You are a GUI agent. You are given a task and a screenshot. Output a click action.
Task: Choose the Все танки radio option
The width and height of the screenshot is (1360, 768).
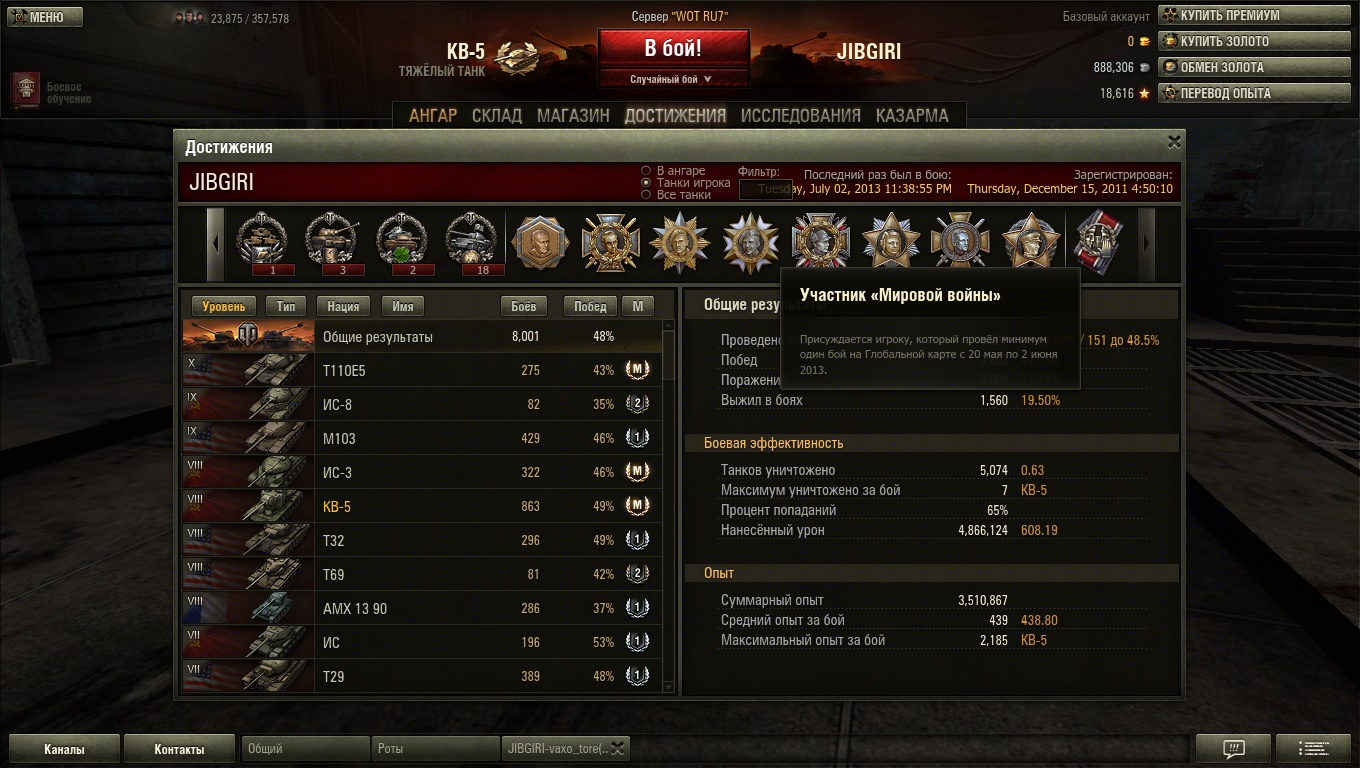click(x=647, y=195)
